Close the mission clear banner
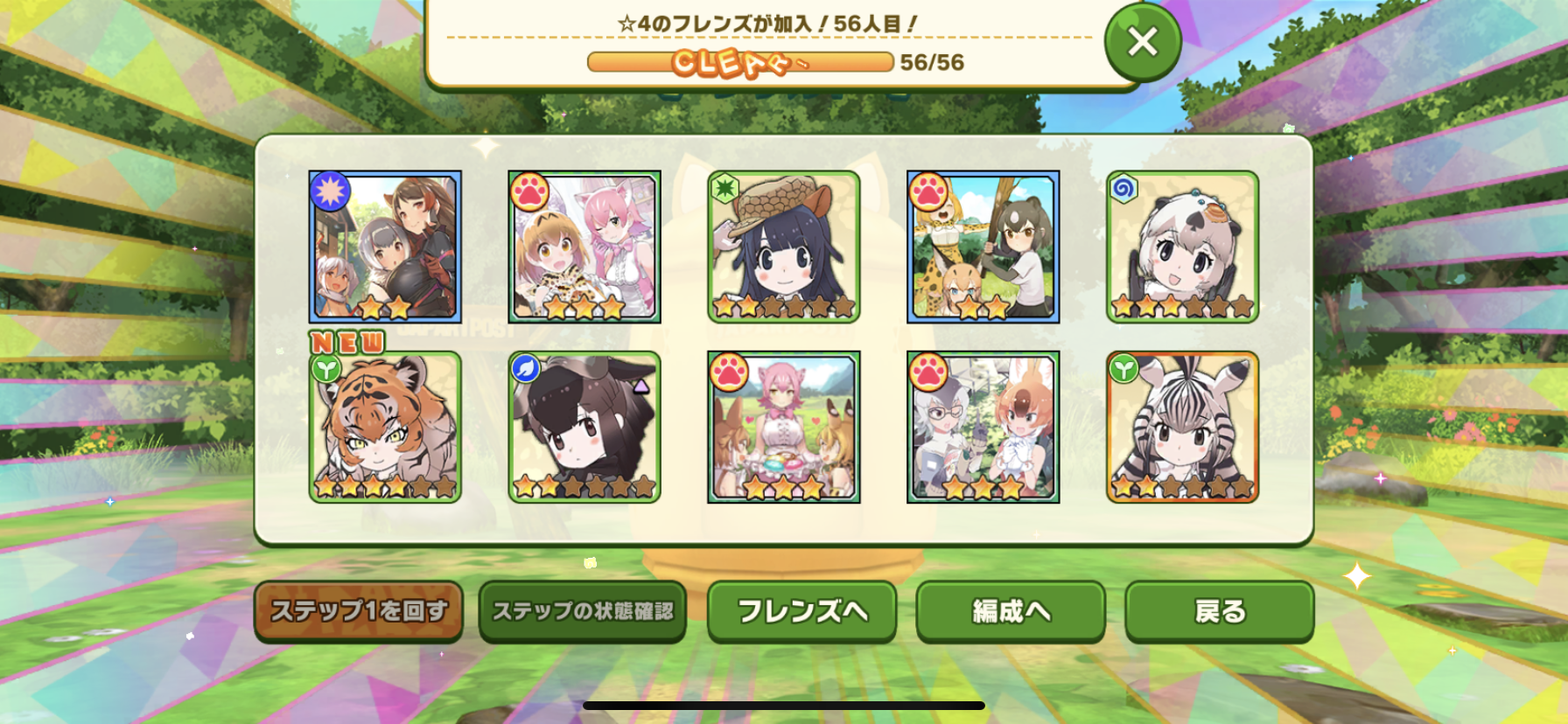This screenshot has height=724, width=1568. coord(1142,42)
